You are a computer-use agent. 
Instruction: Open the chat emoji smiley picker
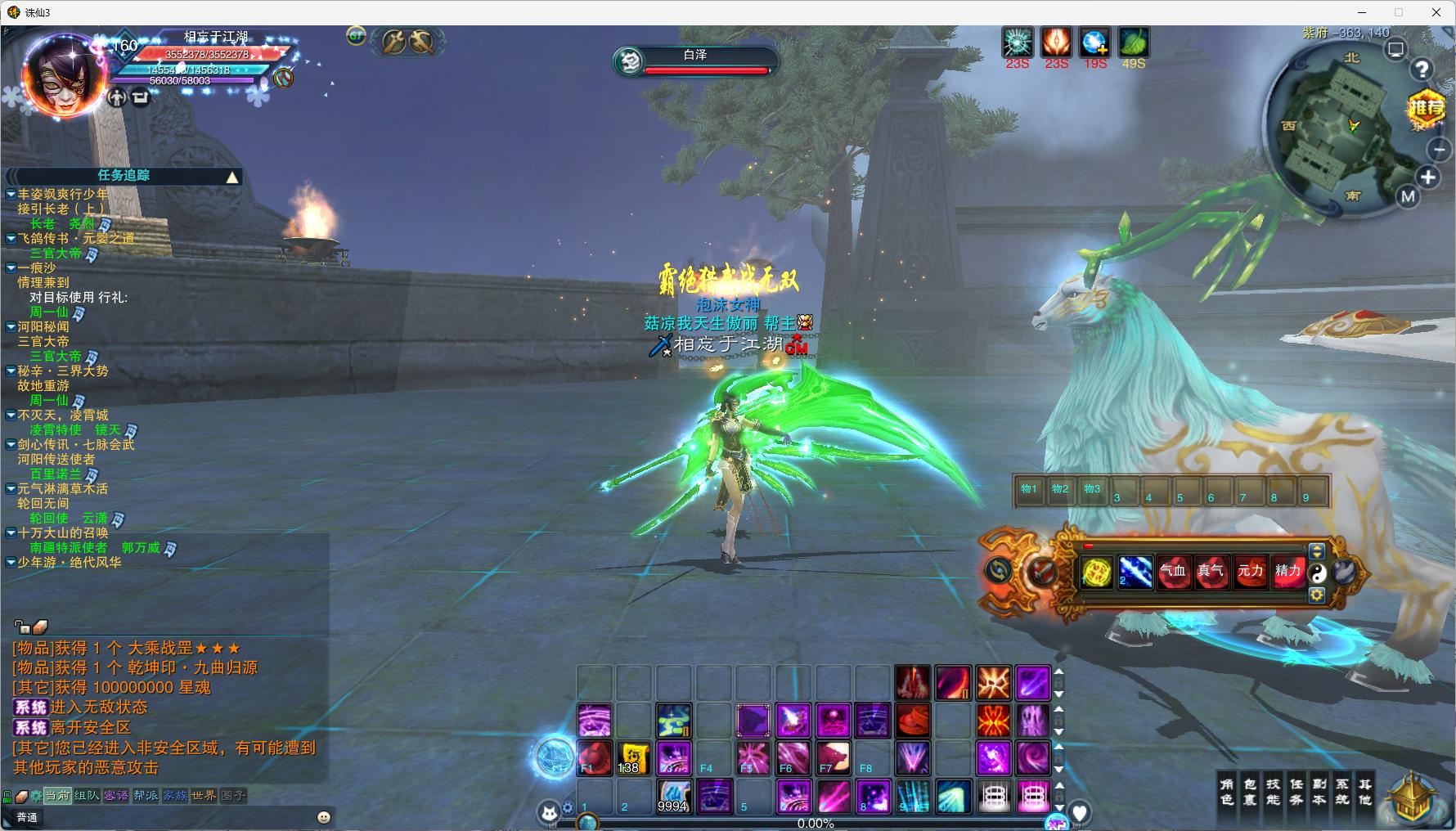pyautogui.click(x=324, y=817)
